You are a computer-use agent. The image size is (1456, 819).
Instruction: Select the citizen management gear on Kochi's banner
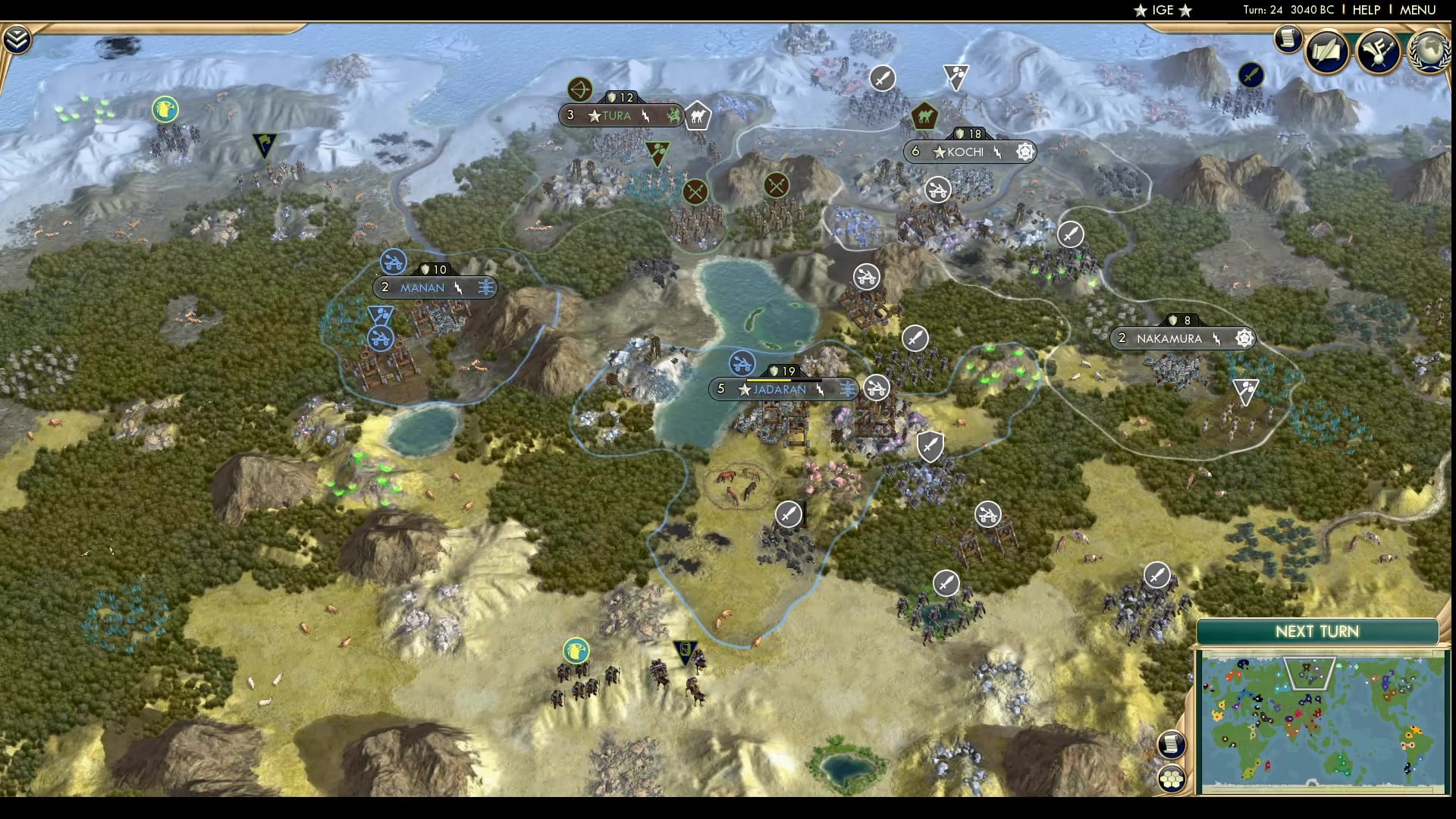click(1025, 152)
